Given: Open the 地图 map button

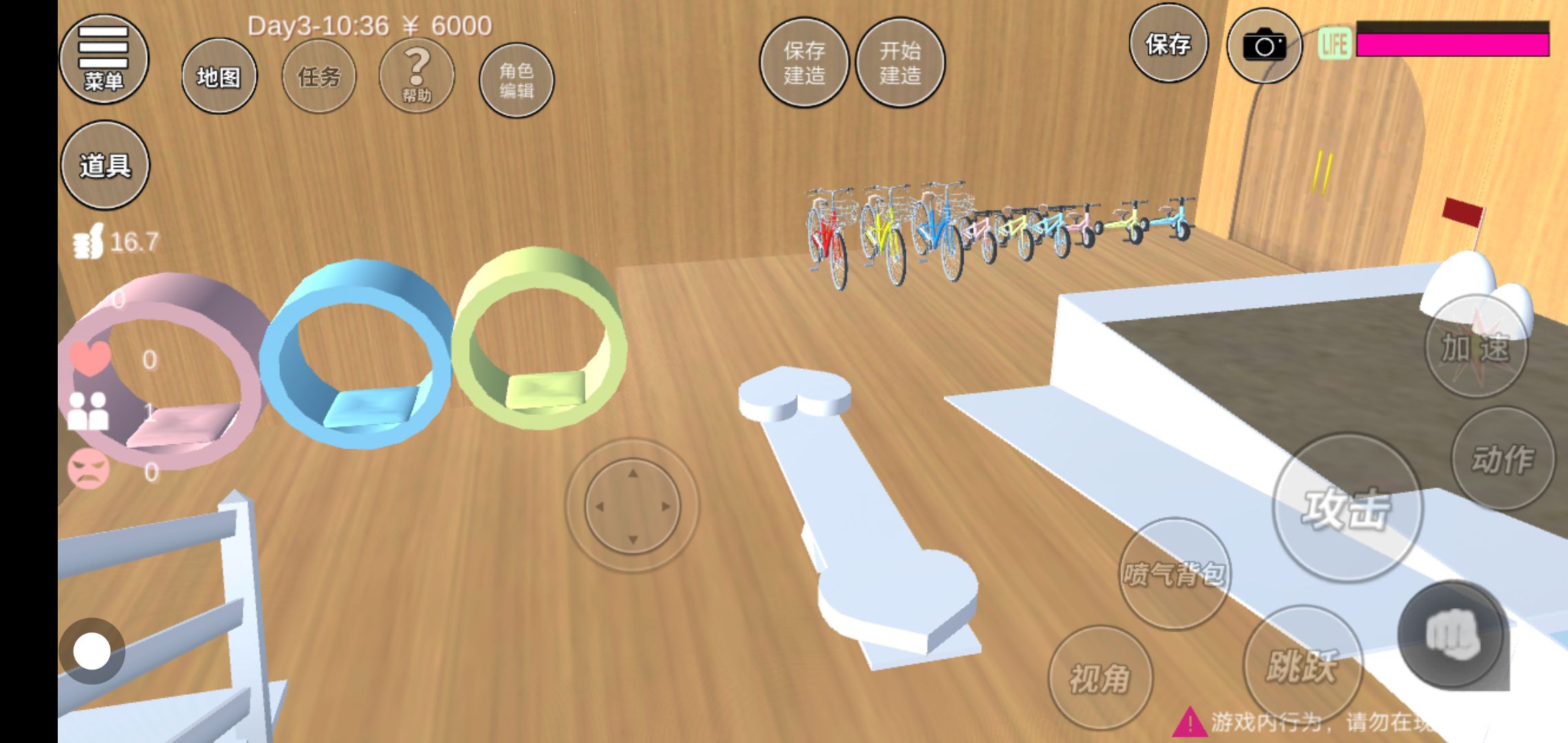Looking at the screenshot, I should [x=219, y=76].
